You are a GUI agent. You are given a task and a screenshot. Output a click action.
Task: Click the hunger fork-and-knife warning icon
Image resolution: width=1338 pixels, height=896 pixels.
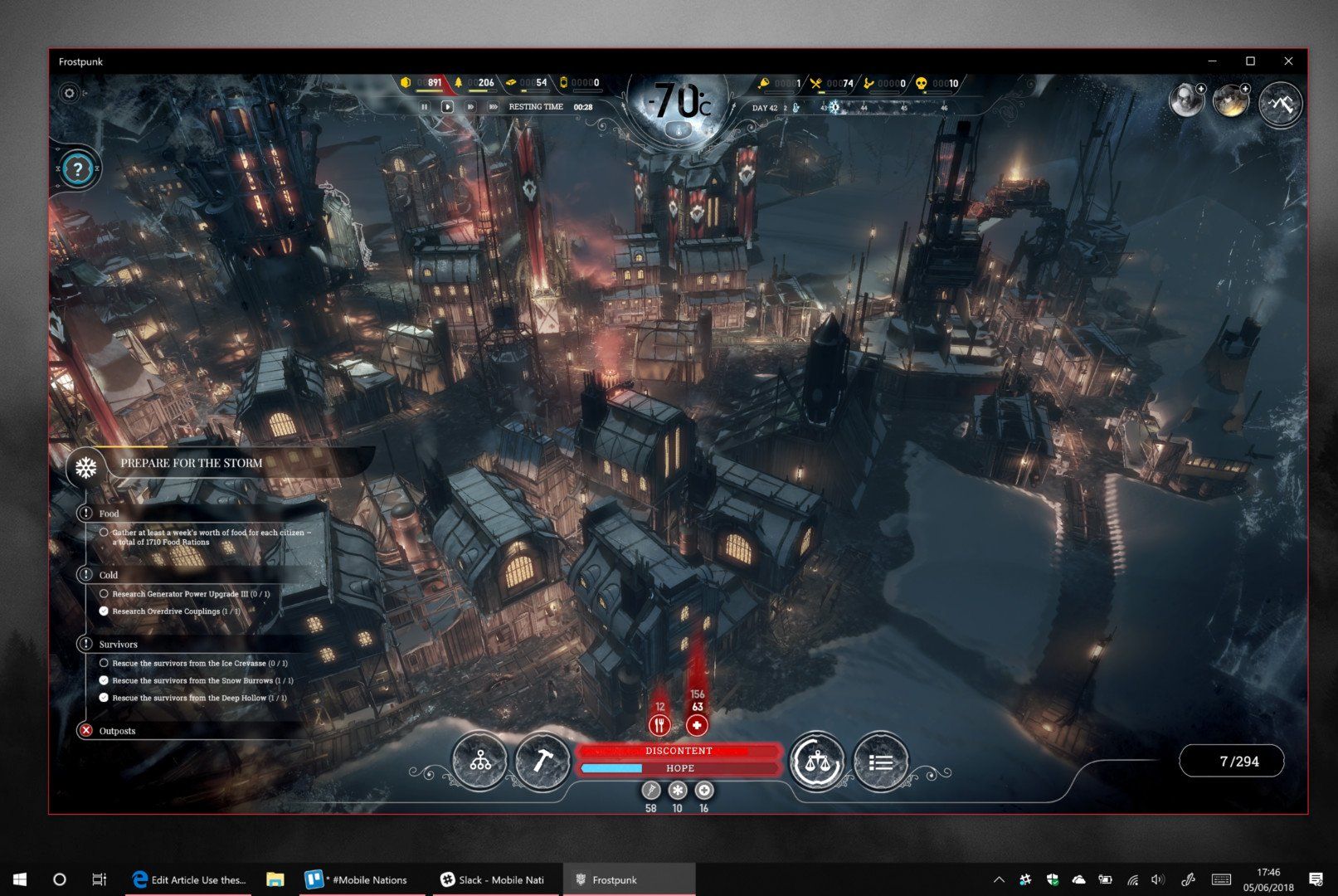(659, 723)
